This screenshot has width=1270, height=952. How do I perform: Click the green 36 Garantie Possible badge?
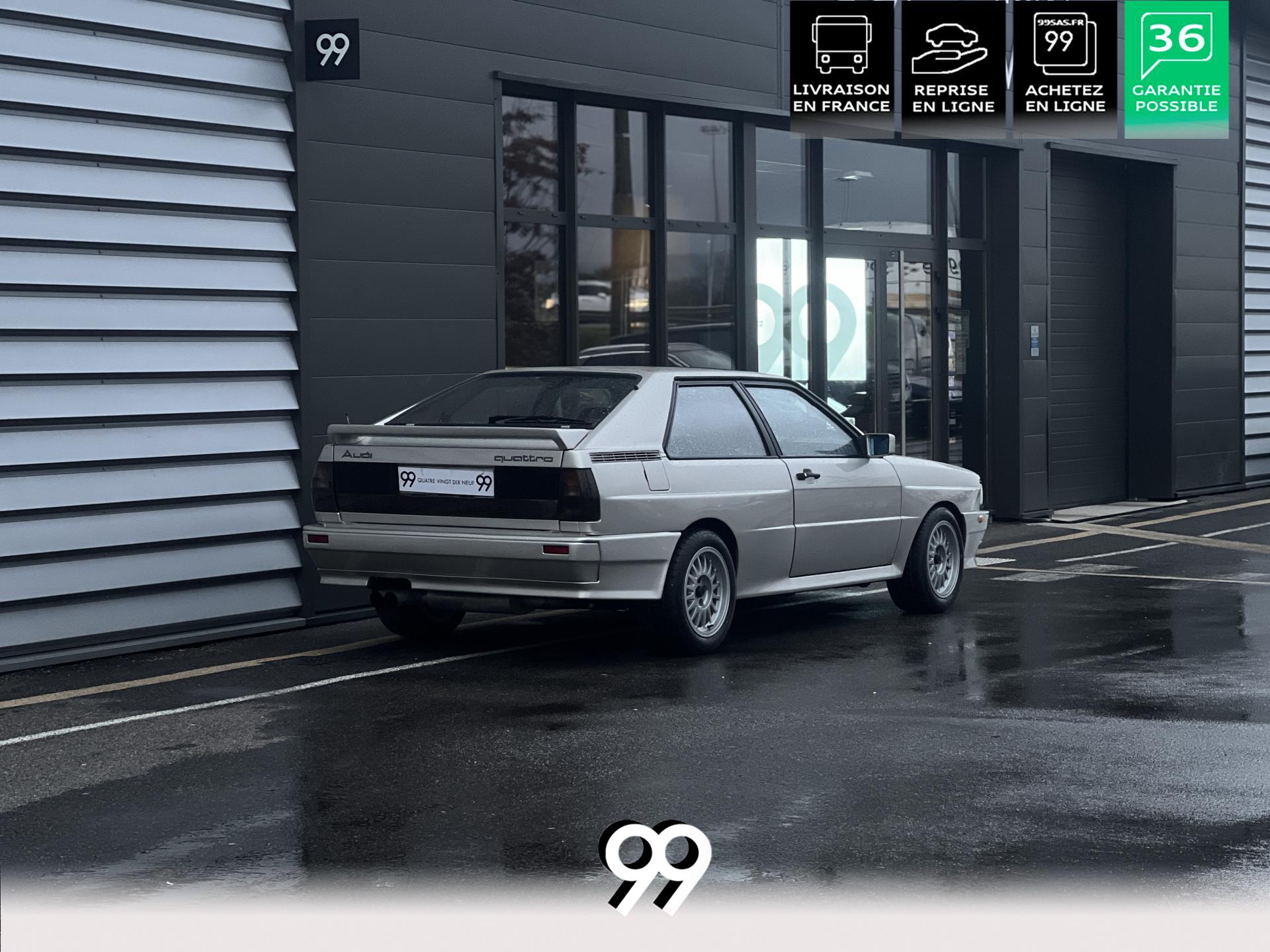(1176, 67)
